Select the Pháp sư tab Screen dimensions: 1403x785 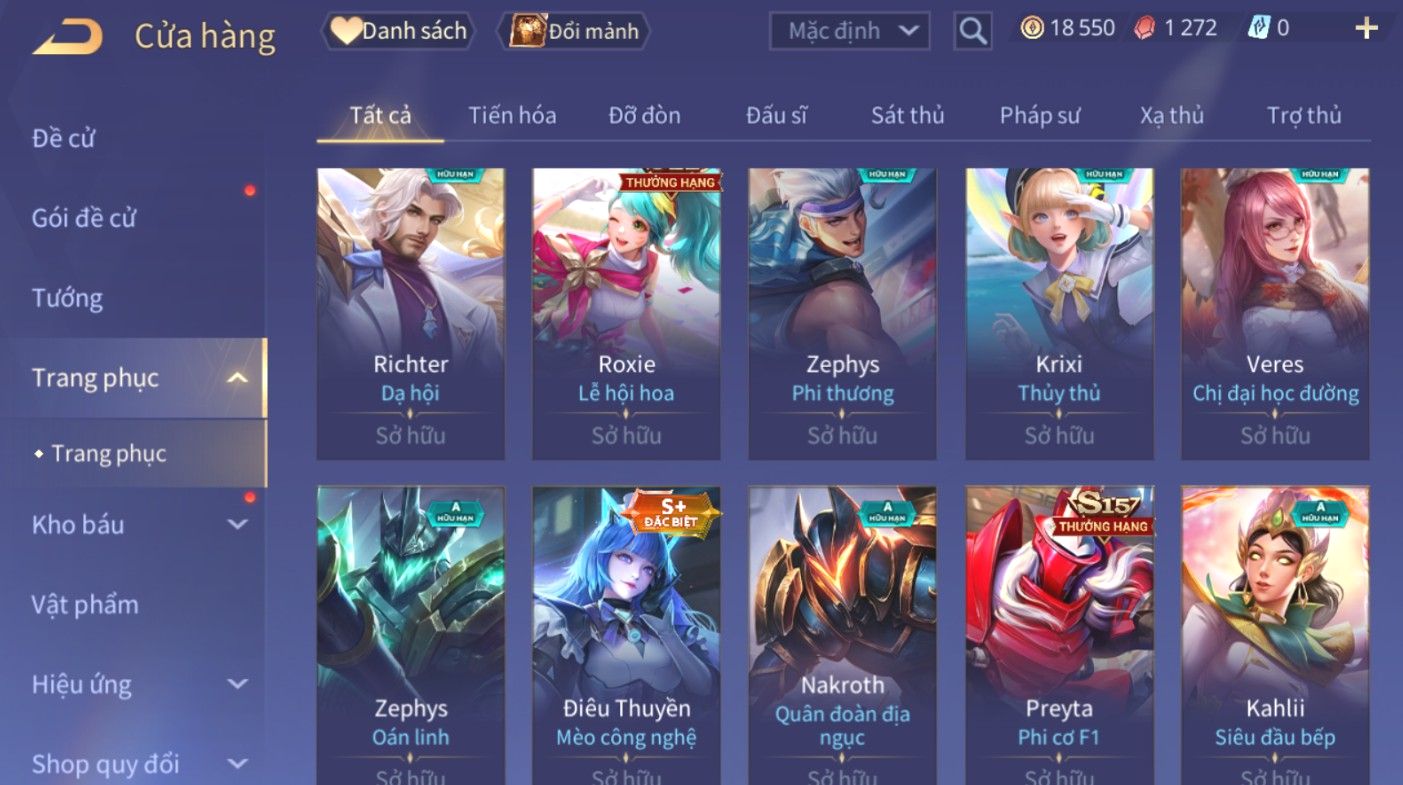tap(1040, 115)
